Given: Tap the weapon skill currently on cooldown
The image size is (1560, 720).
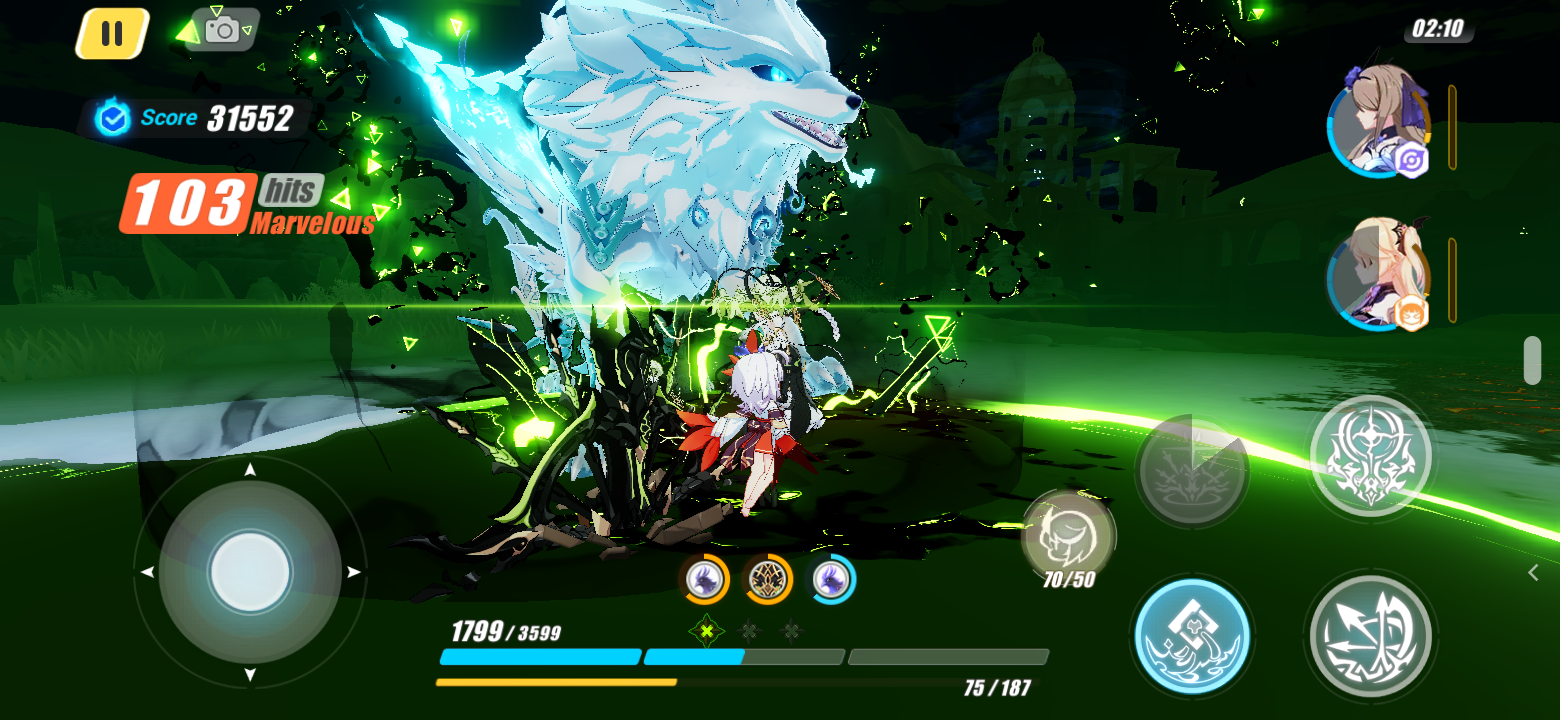Looking at the screenshot, I should [x=1192, y=467].
